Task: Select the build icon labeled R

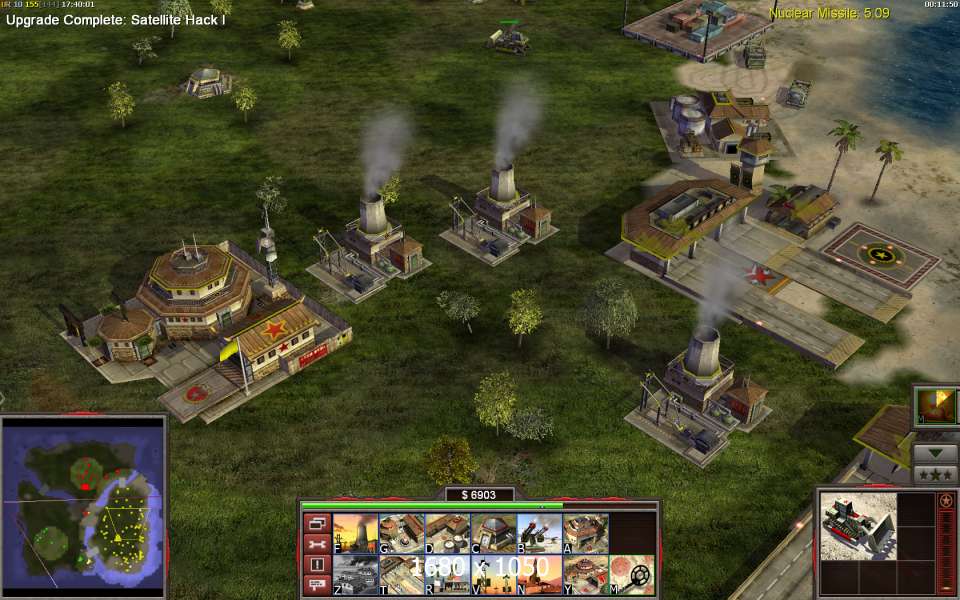Action: (x=447, y=574)
